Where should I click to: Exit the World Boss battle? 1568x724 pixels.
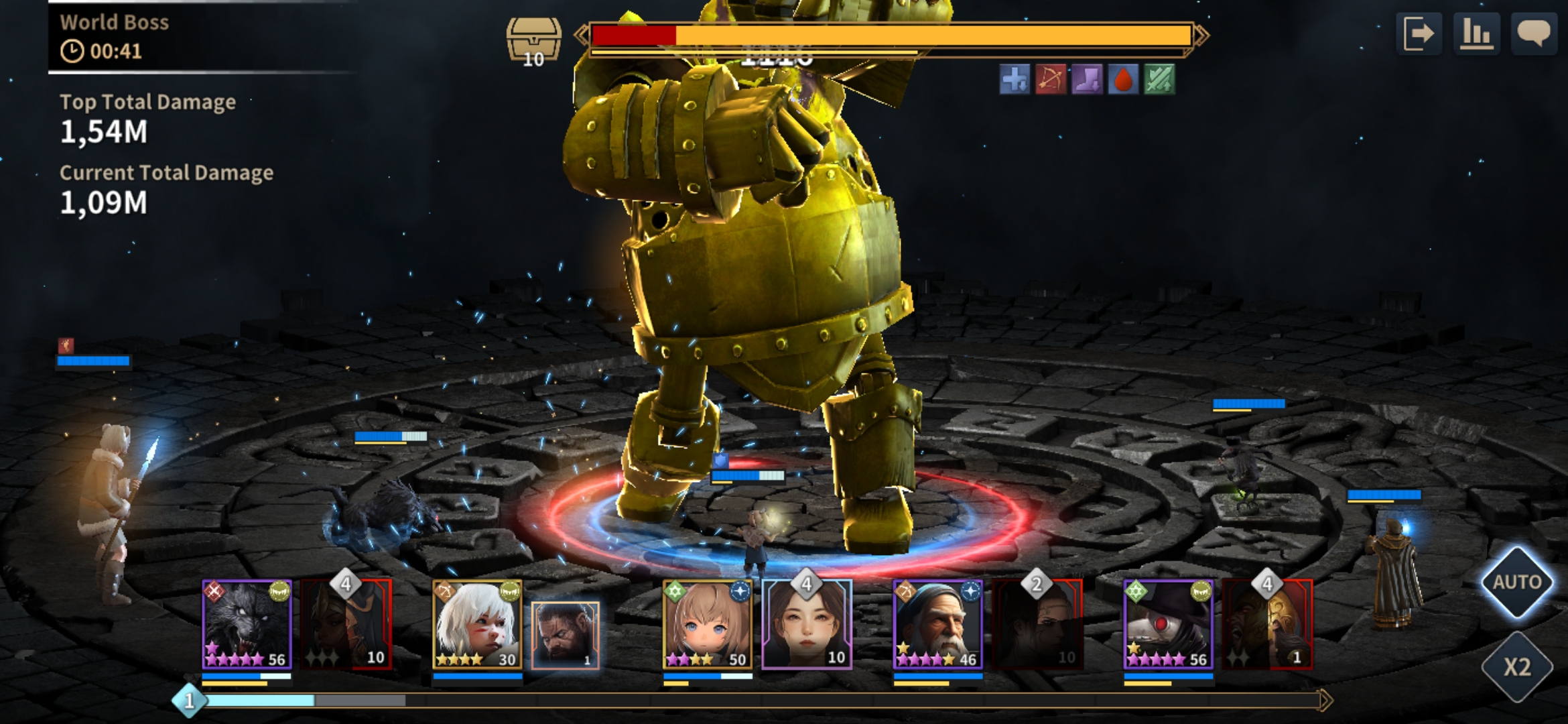1419,34
